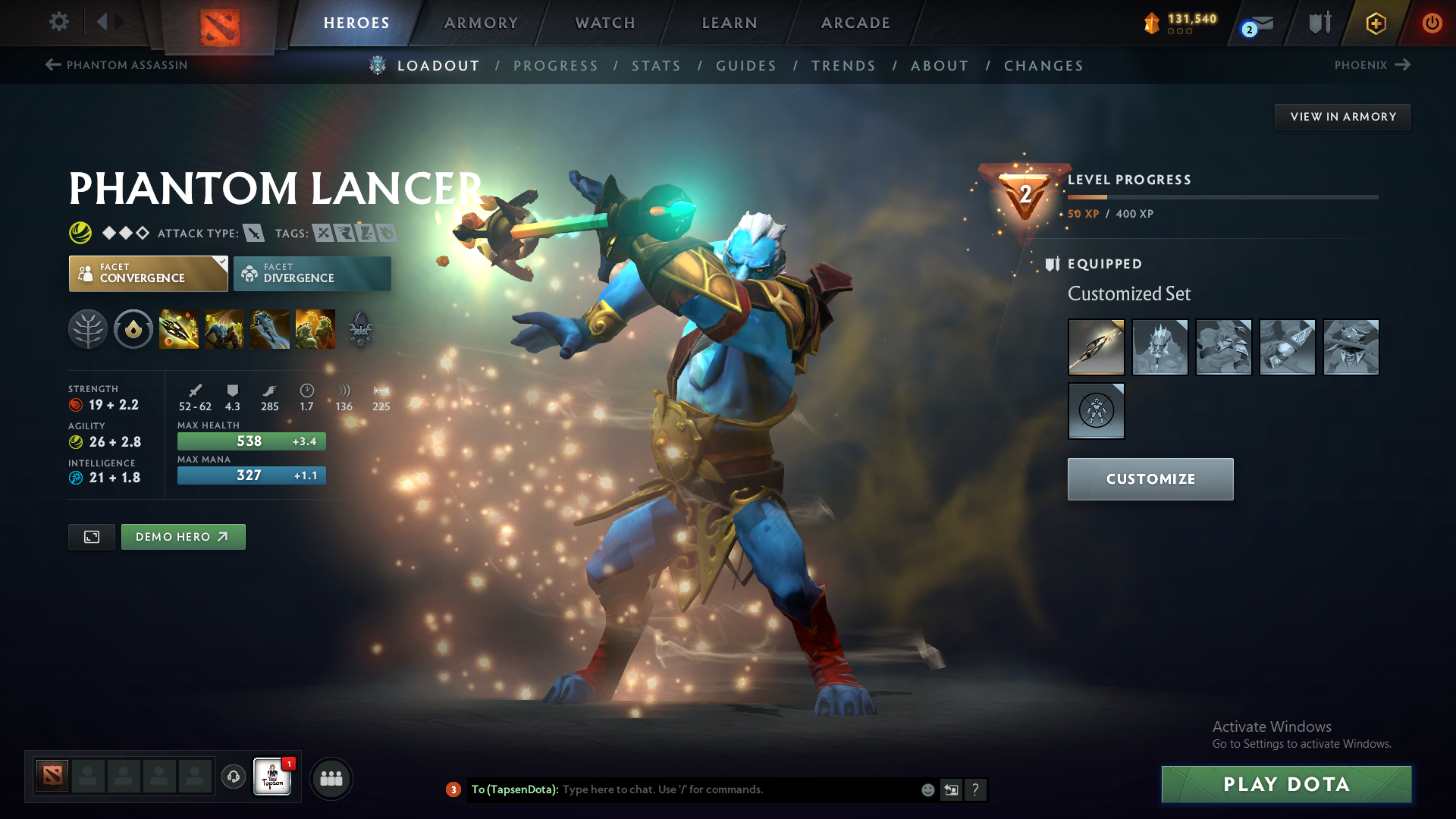Switch to the STATS tab

pyautogui.click(x=656, y=66)
